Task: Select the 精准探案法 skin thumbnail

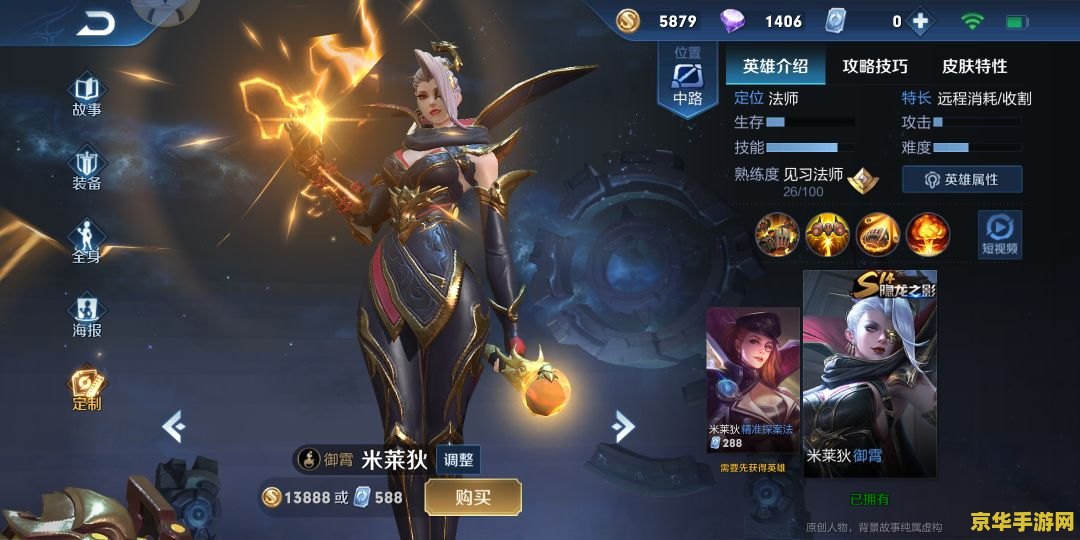Action: point(753,380)
